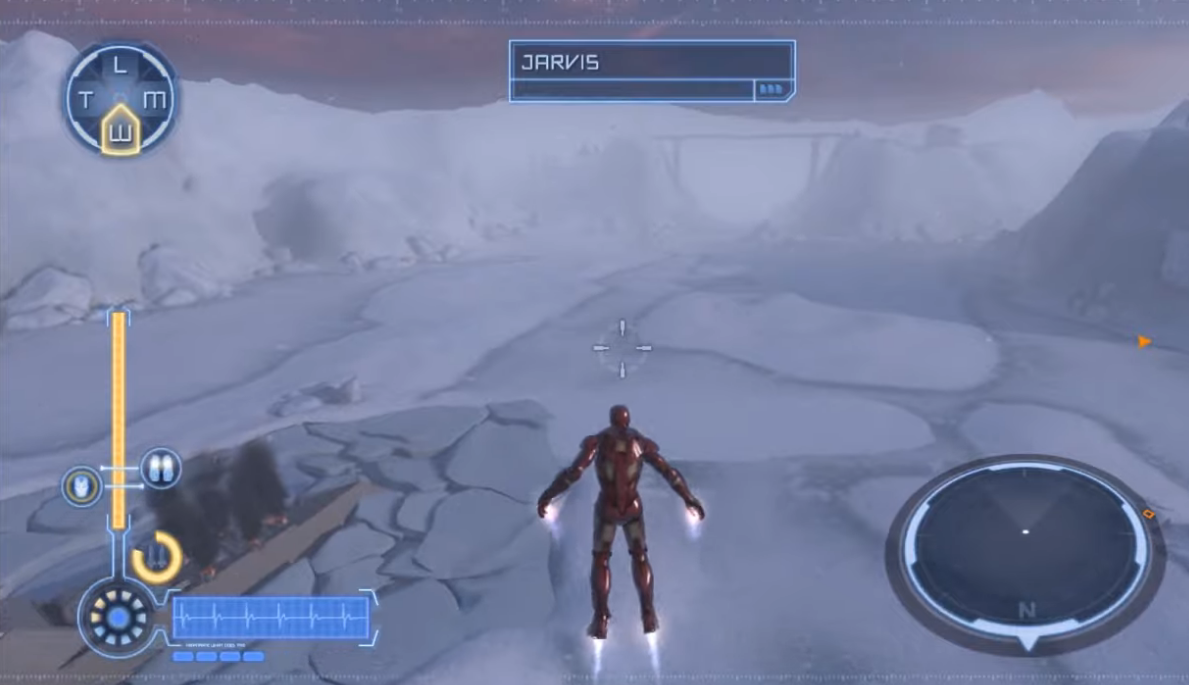Open the JARVIS message panel

click(x=651, y=71)
